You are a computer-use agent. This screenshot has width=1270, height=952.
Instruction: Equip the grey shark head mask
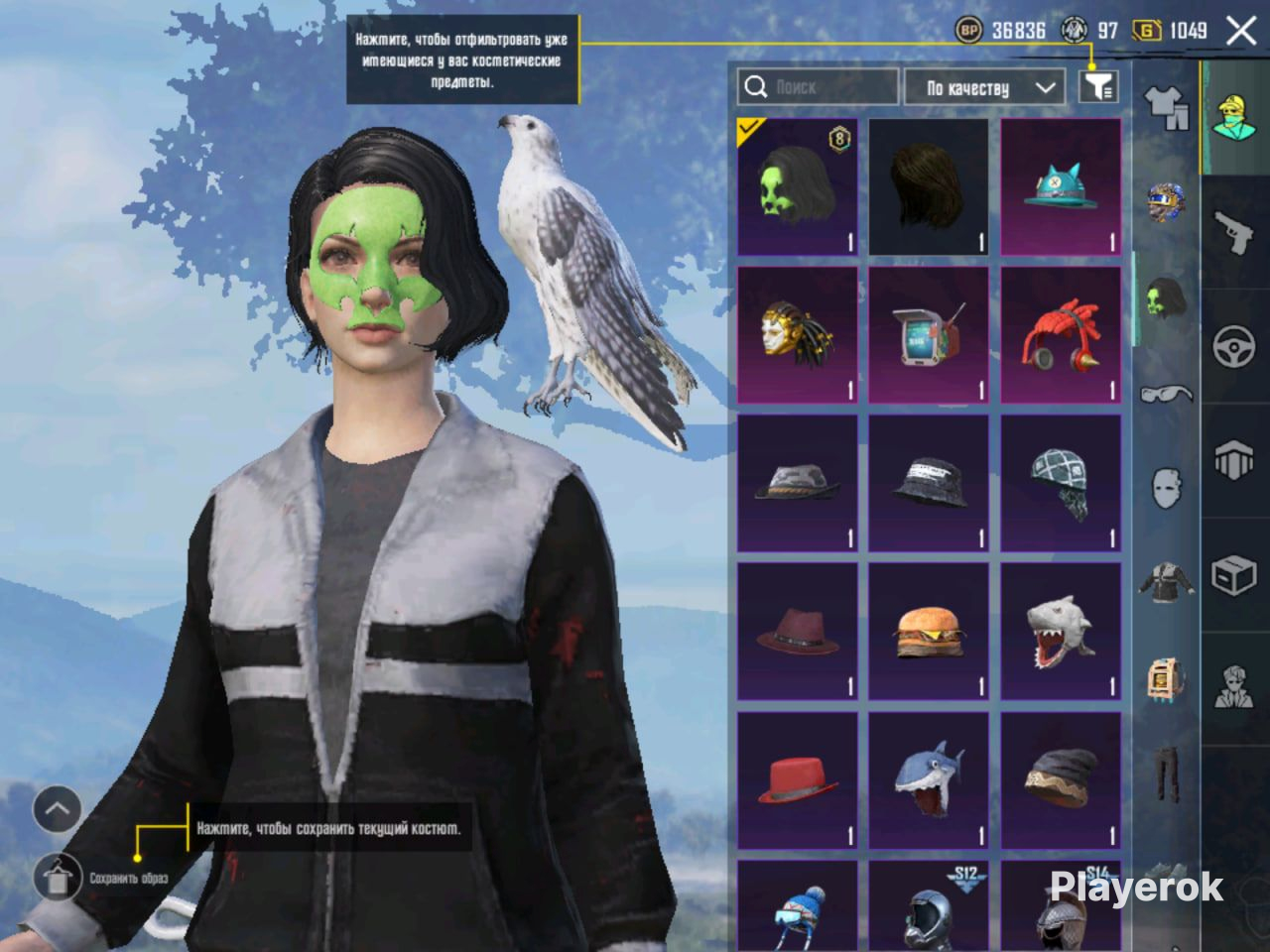click(1061, 632)
